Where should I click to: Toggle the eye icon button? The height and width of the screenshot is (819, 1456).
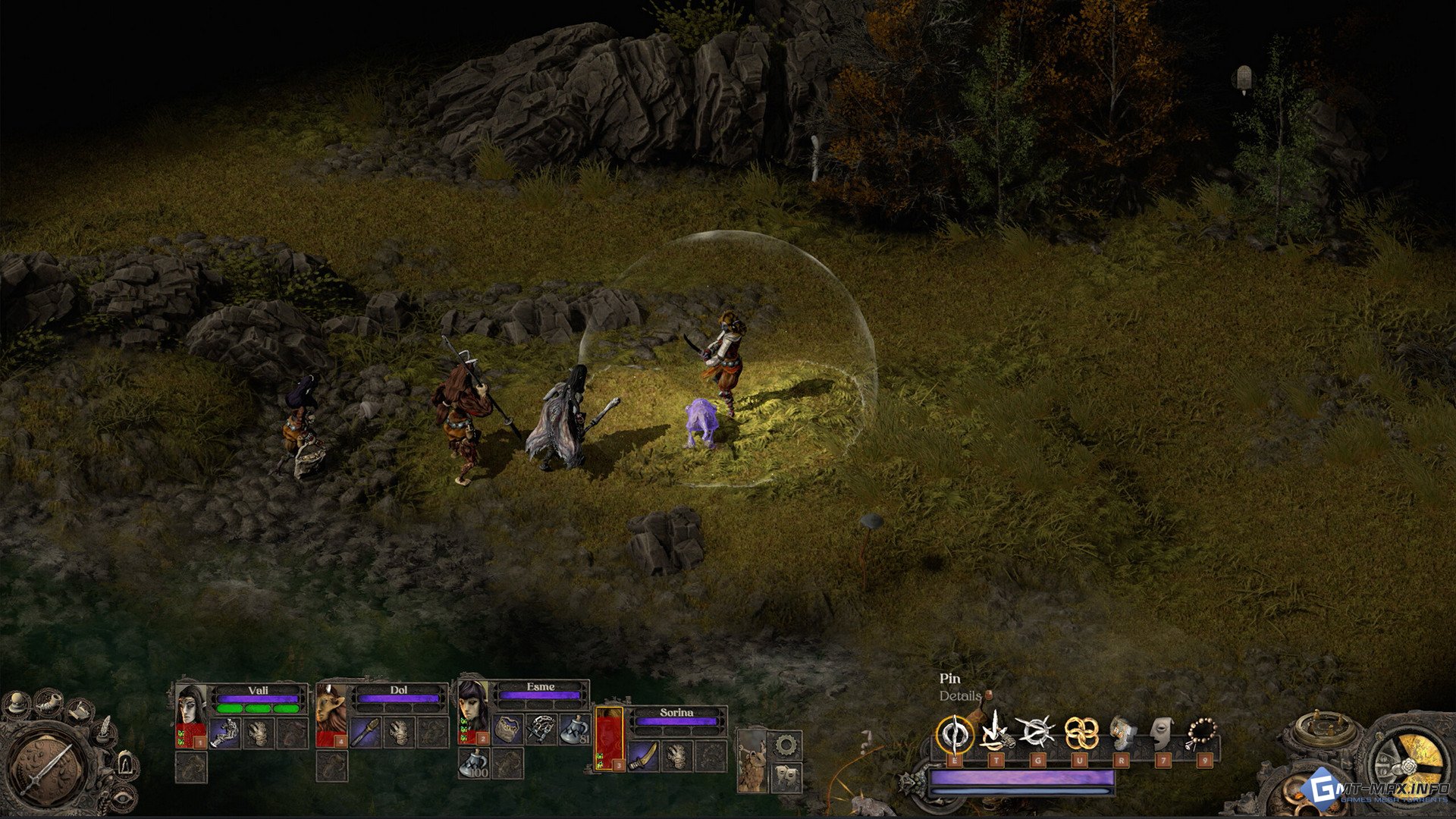point(121,796)
